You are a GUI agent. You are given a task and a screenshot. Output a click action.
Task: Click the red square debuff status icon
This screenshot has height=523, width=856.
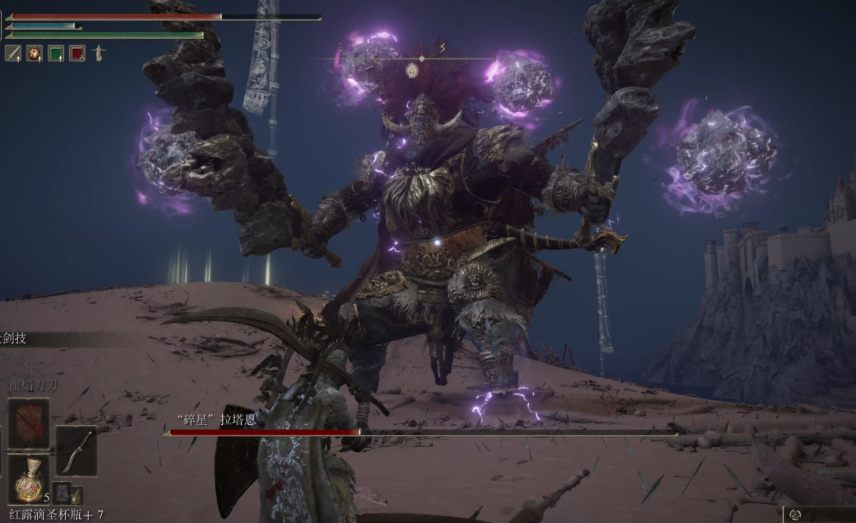77,53
